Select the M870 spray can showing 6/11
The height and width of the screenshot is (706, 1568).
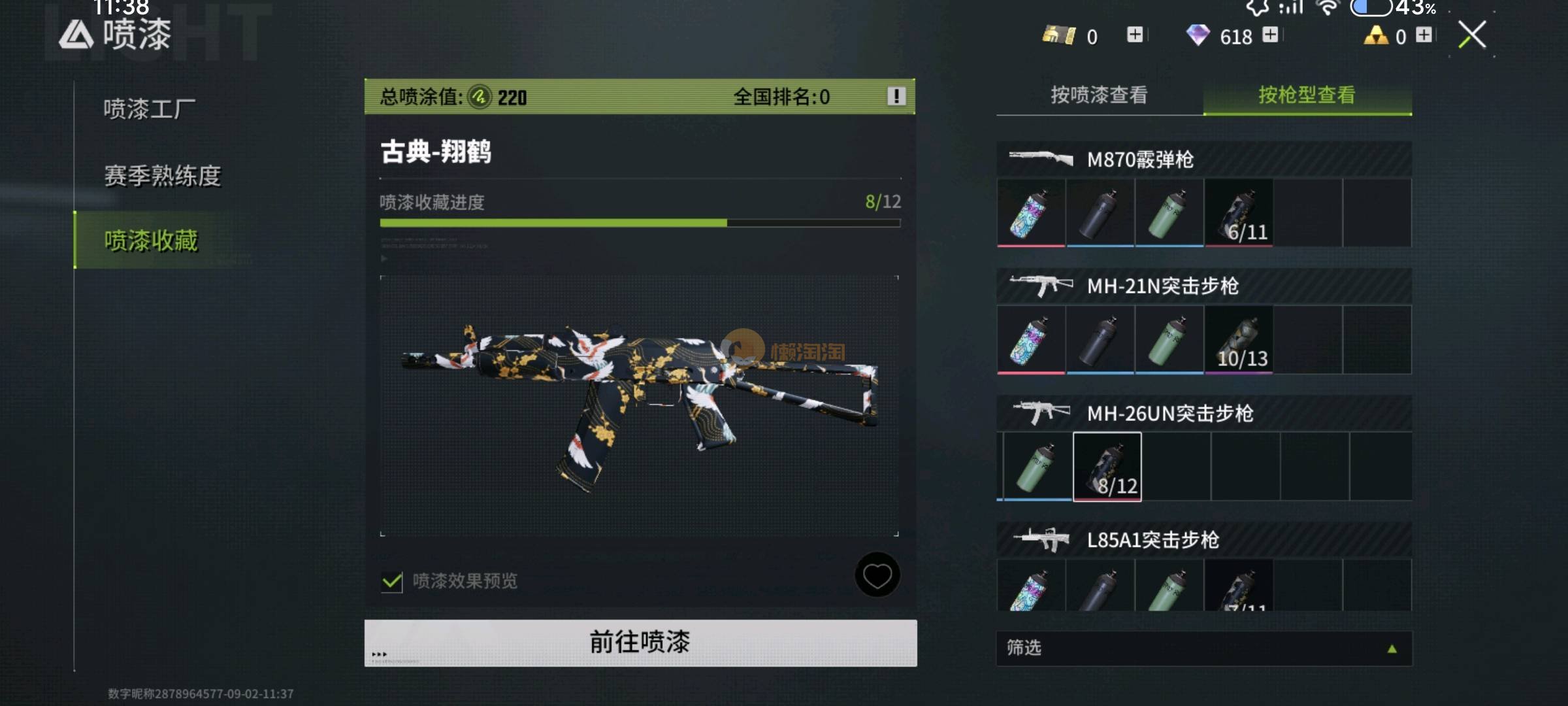[1239, 213]
